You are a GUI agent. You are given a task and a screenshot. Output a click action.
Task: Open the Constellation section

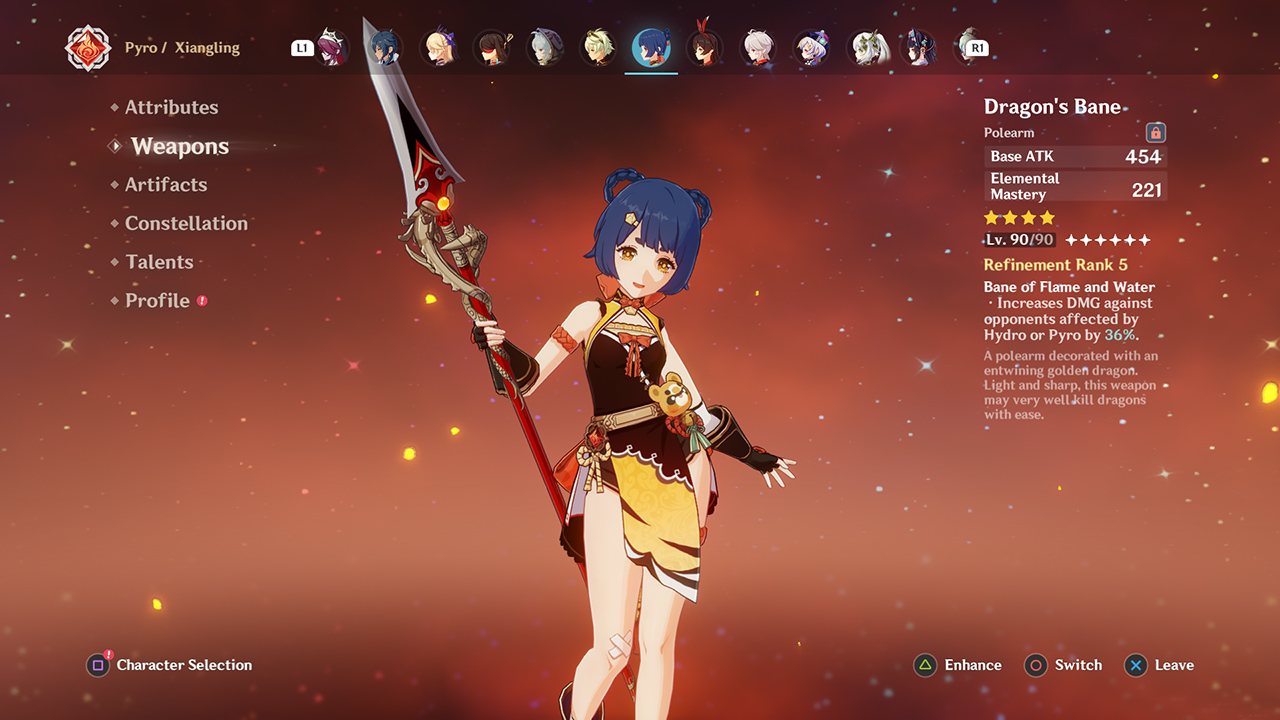click(x=186, y=223)
